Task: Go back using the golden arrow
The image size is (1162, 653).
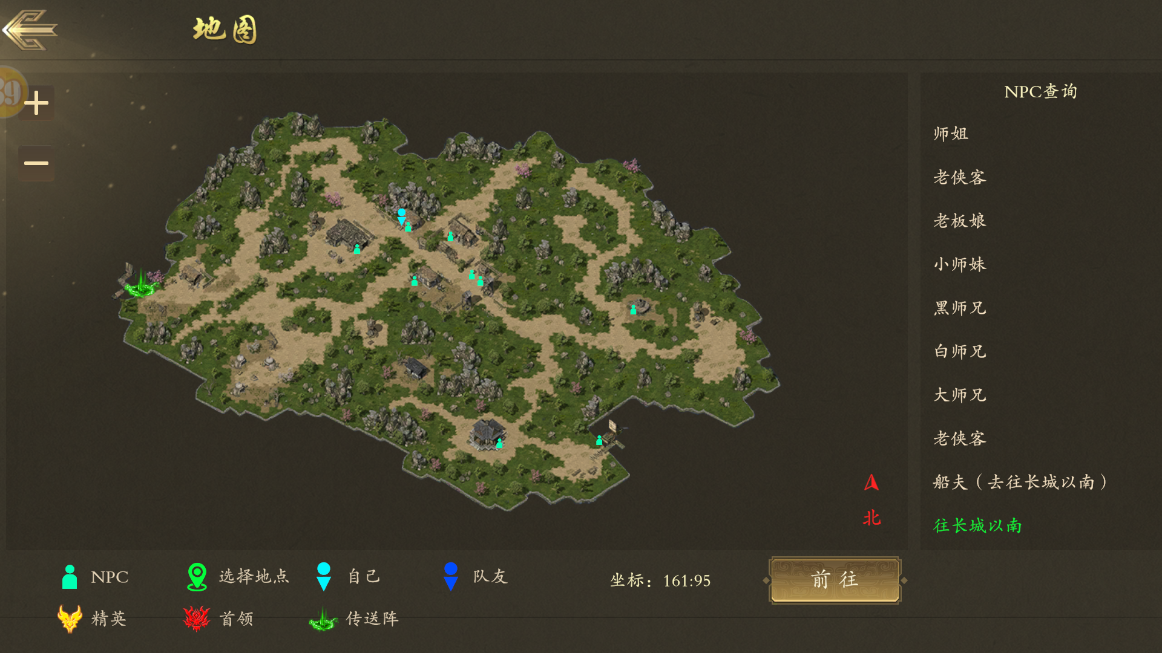Action: coord(30,29)
